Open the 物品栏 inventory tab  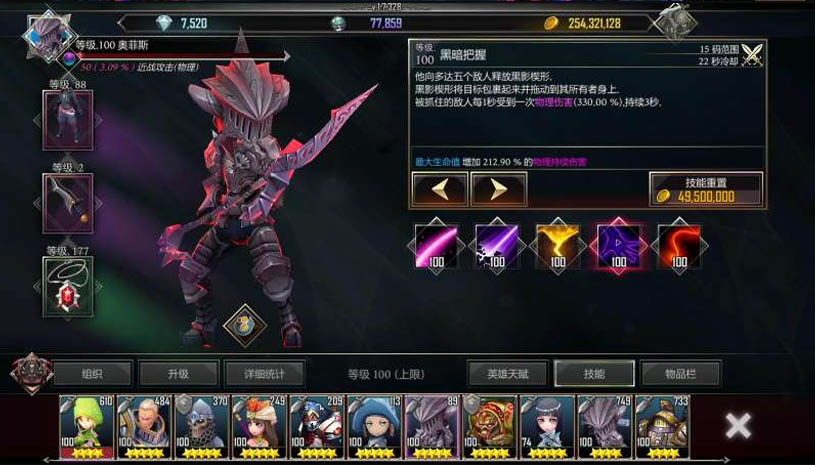tap(680, 373)
